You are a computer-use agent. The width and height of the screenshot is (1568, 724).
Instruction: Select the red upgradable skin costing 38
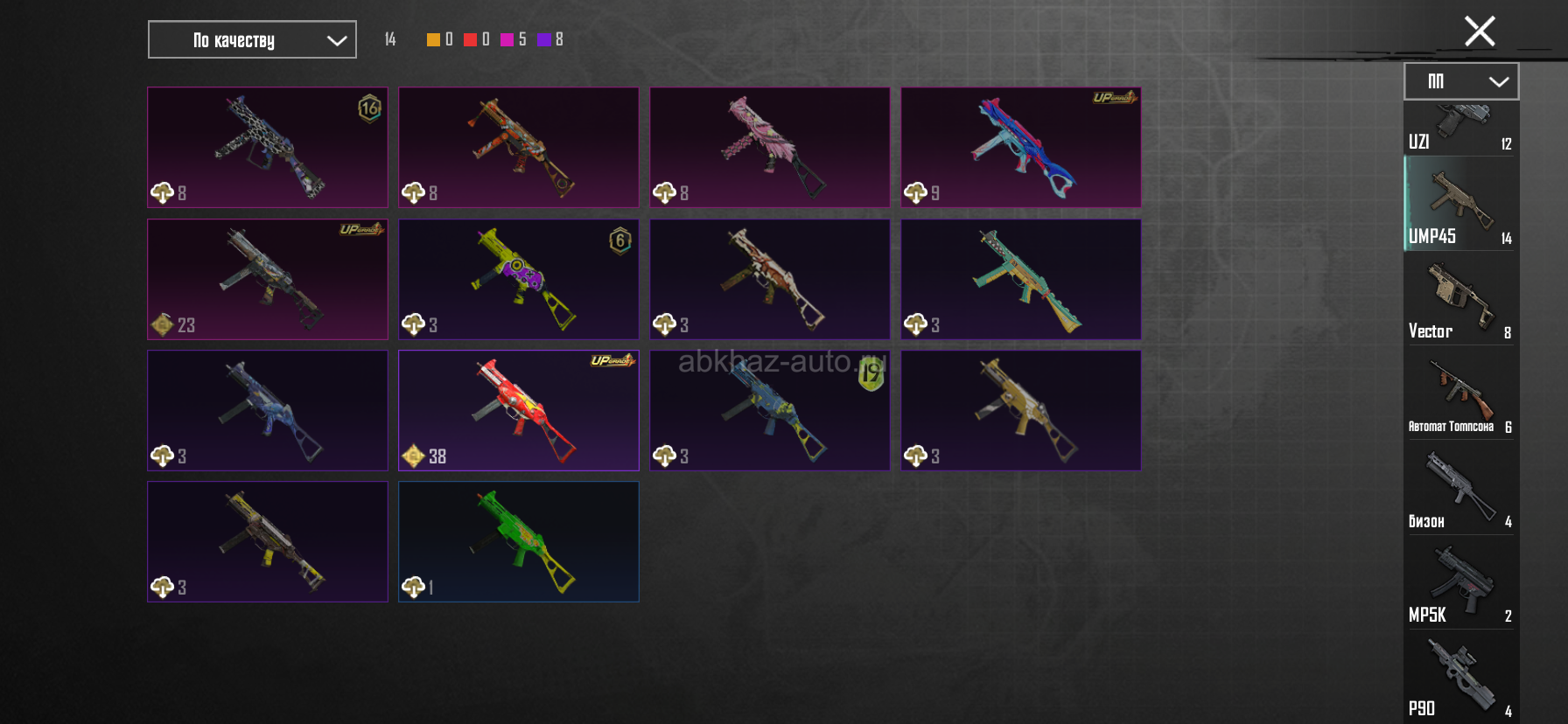pyautogui.click(x=519, y=410)
